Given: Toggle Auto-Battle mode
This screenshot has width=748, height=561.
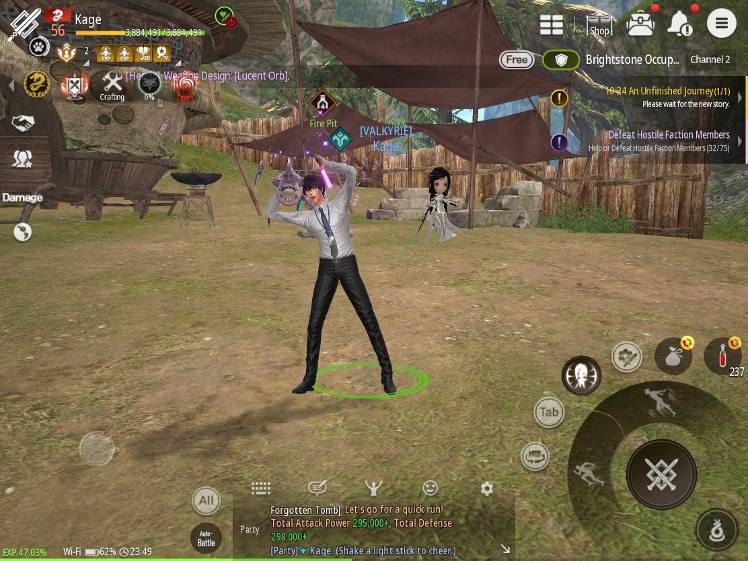Looking at the screenshot, I should tap(206, 540).
